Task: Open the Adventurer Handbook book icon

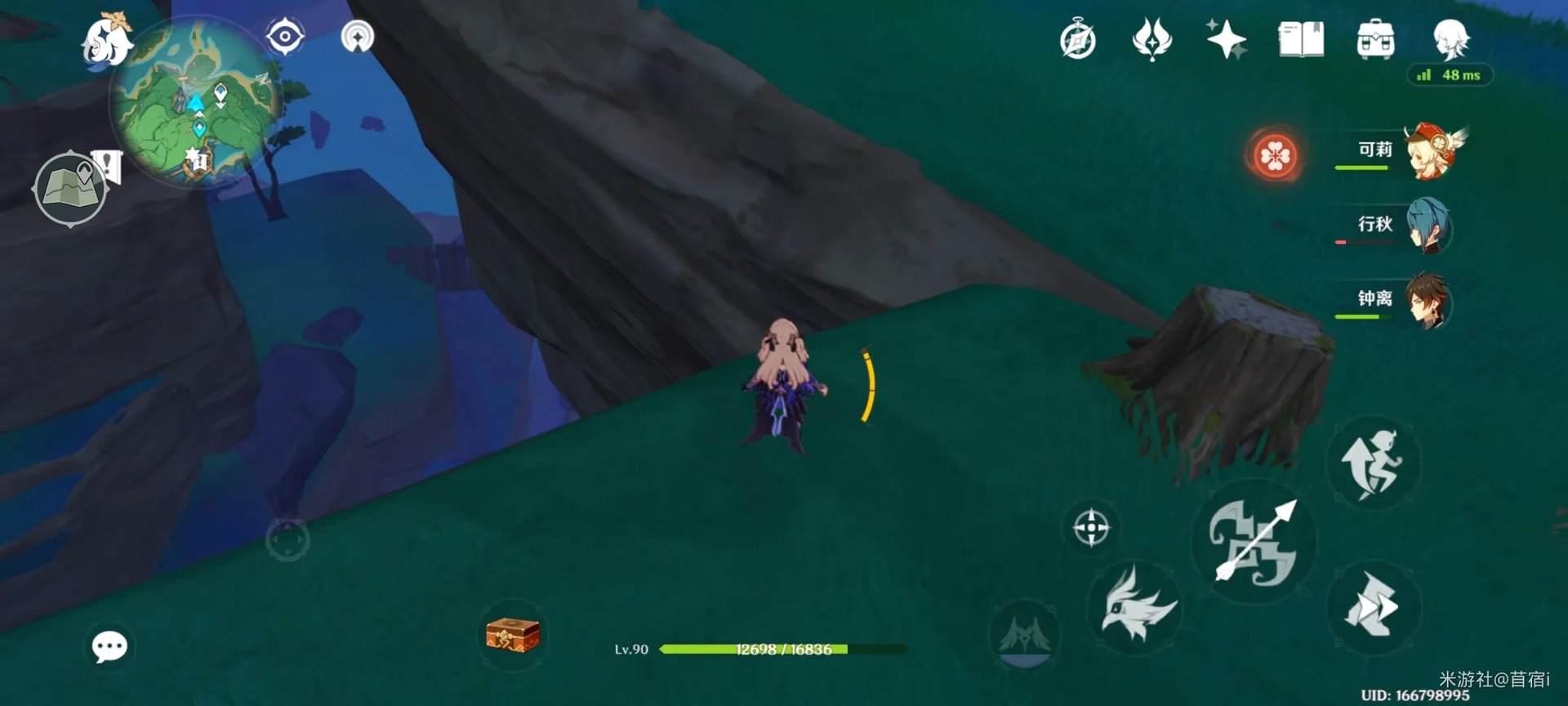Action: [1301, 39]
